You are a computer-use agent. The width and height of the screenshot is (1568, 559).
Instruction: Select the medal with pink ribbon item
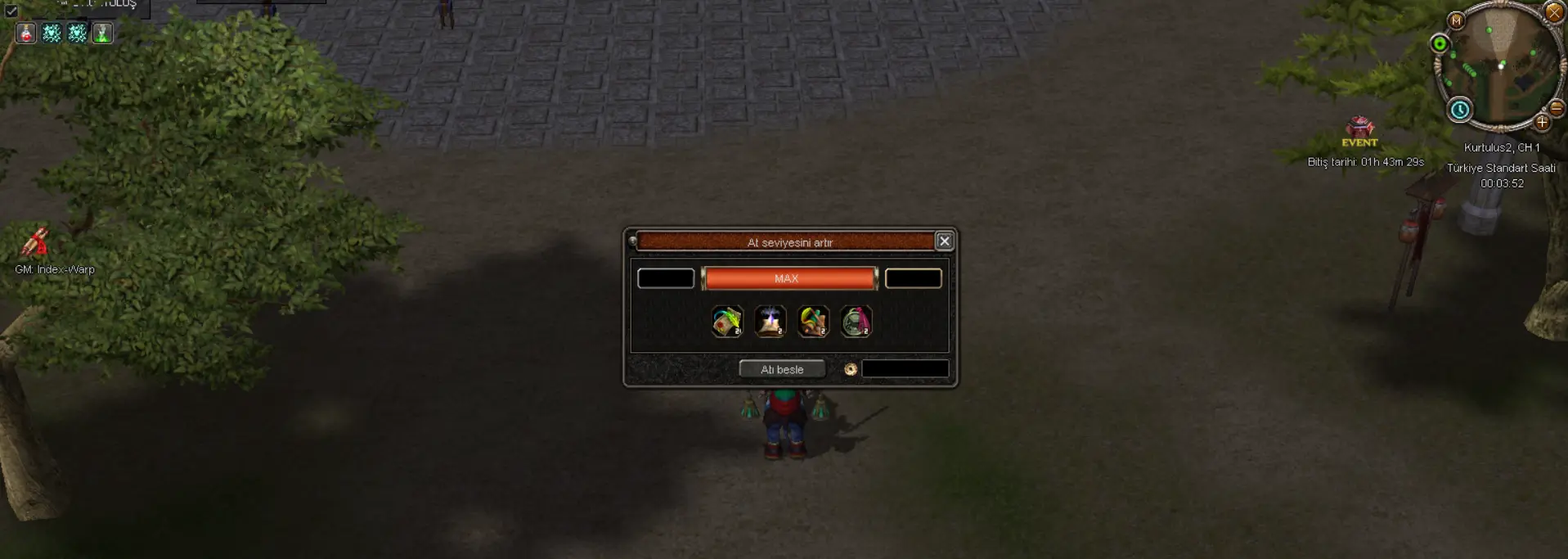[x=856, y=322]
